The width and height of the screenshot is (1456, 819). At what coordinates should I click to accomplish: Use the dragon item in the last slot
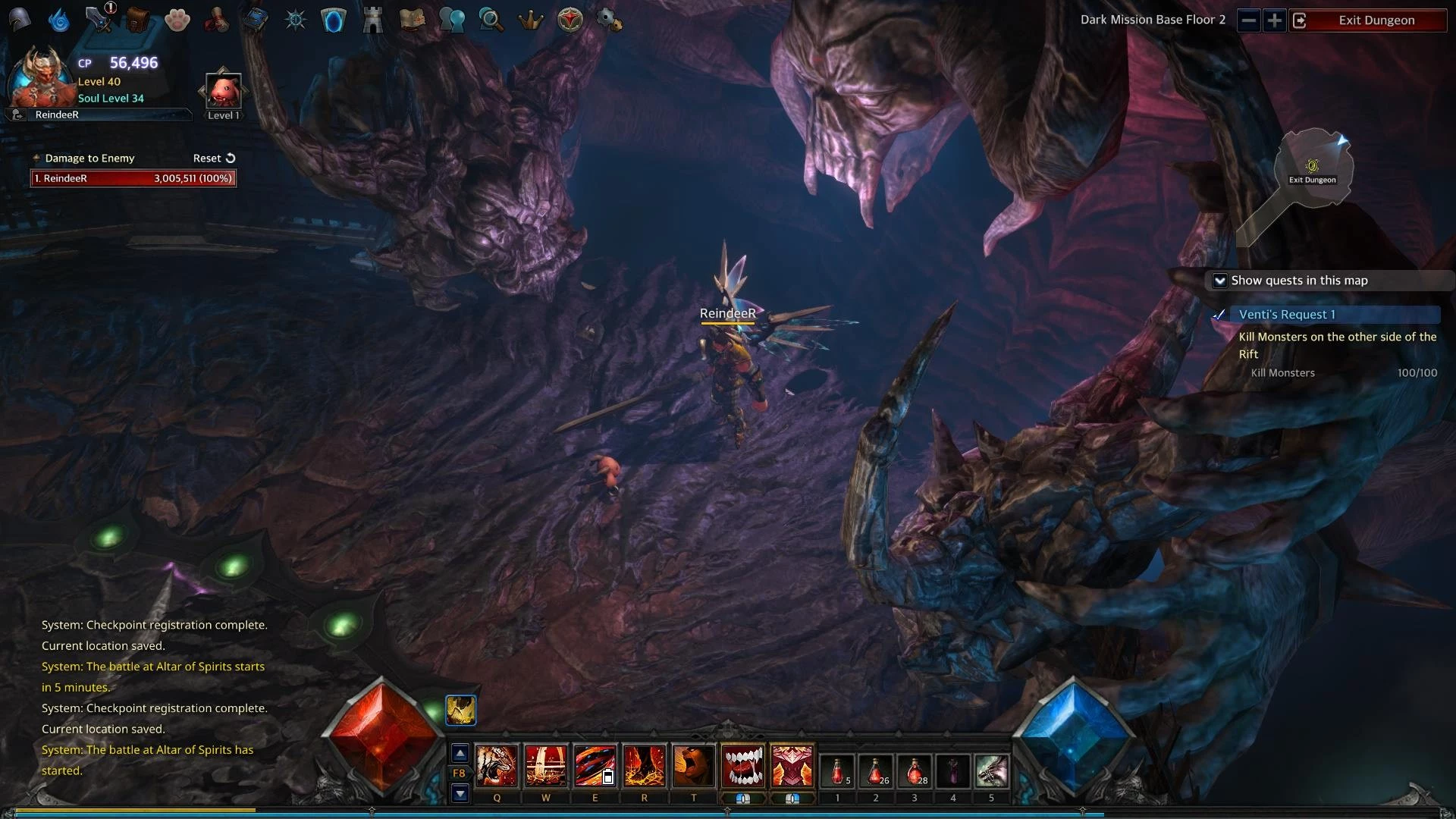[991, 772]
